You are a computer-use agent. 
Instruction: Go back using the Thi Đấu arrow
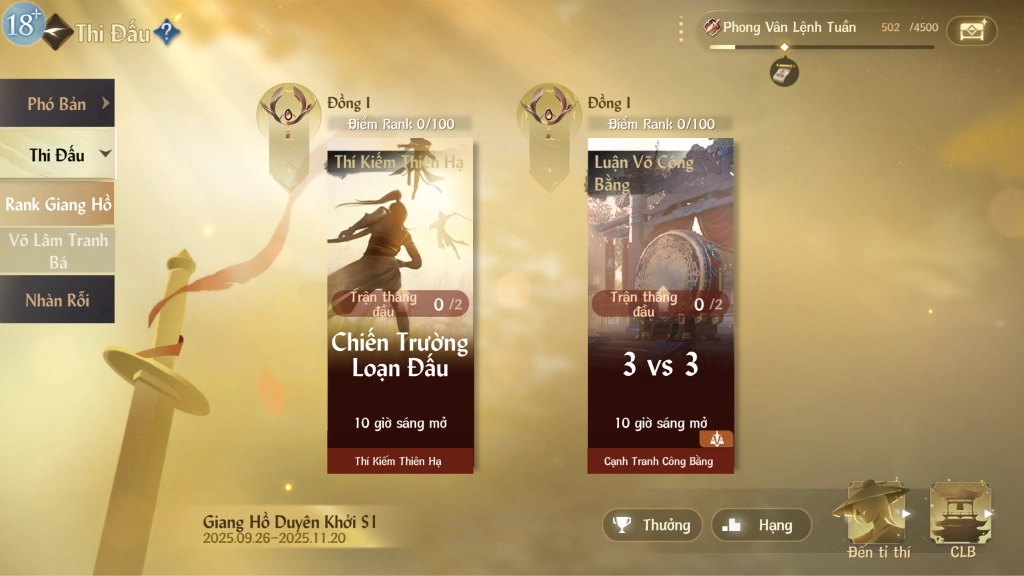pos(57,31)
